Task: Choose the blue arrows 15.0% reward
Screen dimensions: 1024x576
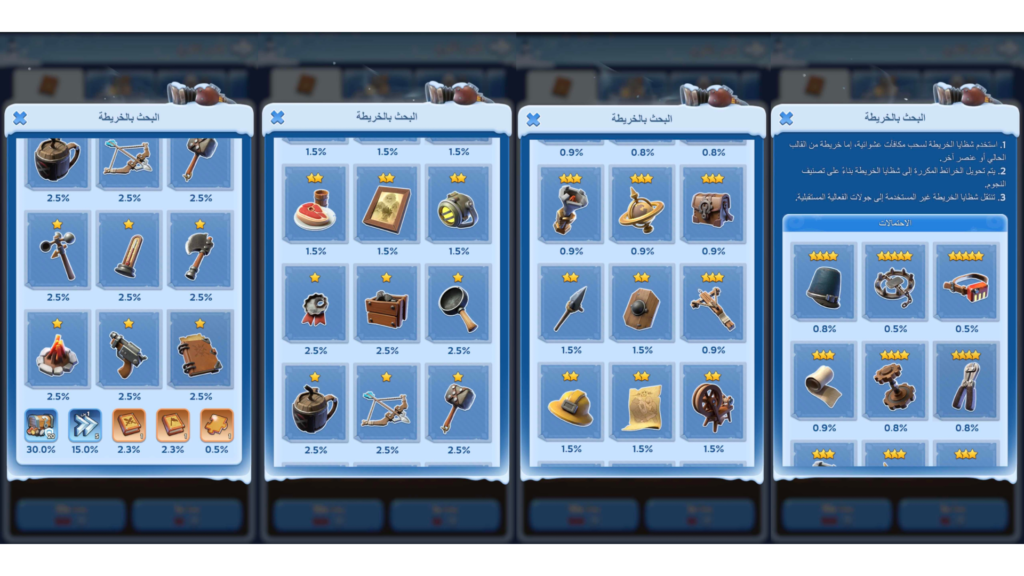Action: pyautogui.click(x=84, y=425)
